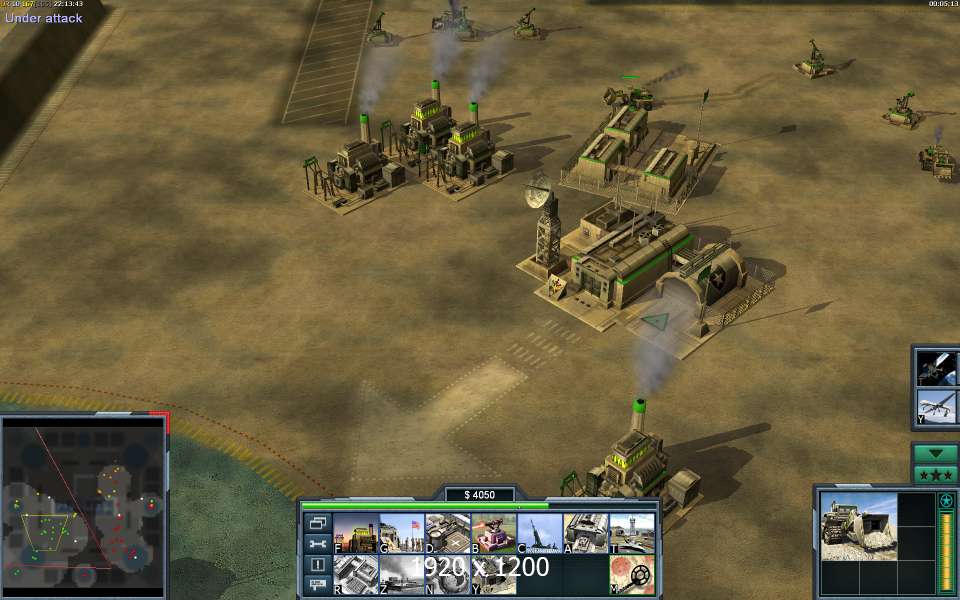Pick the build icon labeled Y in command bar
Viewport: 960px width, 600px height.
[493, 575]
